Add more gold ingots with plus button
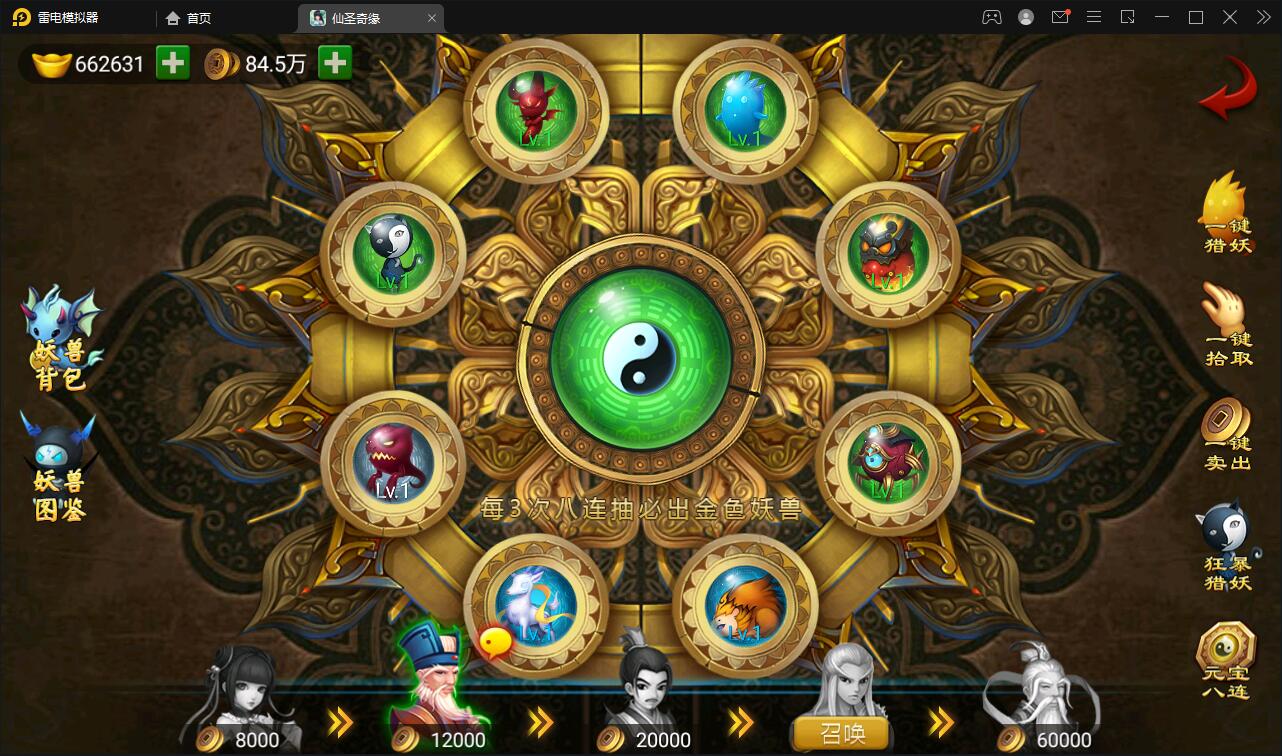Image resolution: width=1282 pixels, height=756 pixels. (173, 63)
